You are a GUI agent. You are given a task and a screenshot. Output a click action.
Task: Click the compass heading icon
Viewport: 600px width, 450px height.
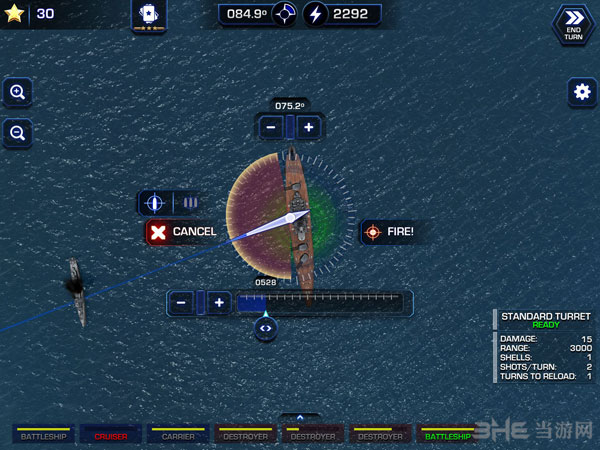click(285, 14)
